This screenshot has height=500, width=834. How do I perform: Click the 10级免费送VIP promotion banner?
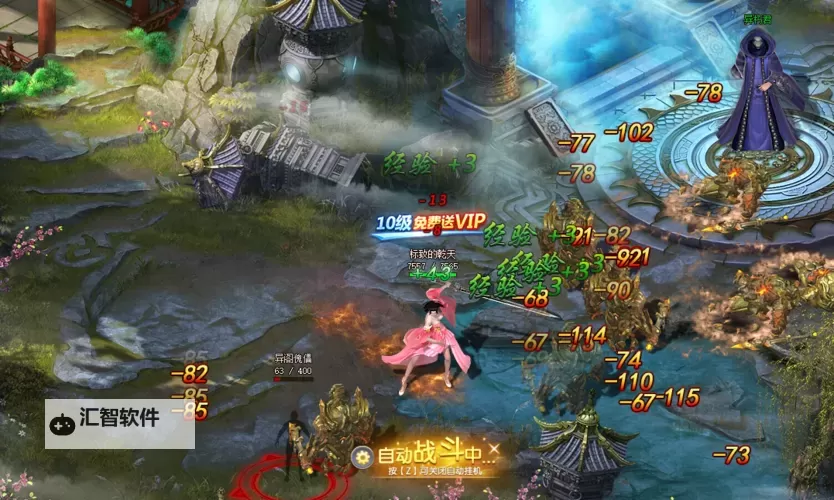[430, 222]
